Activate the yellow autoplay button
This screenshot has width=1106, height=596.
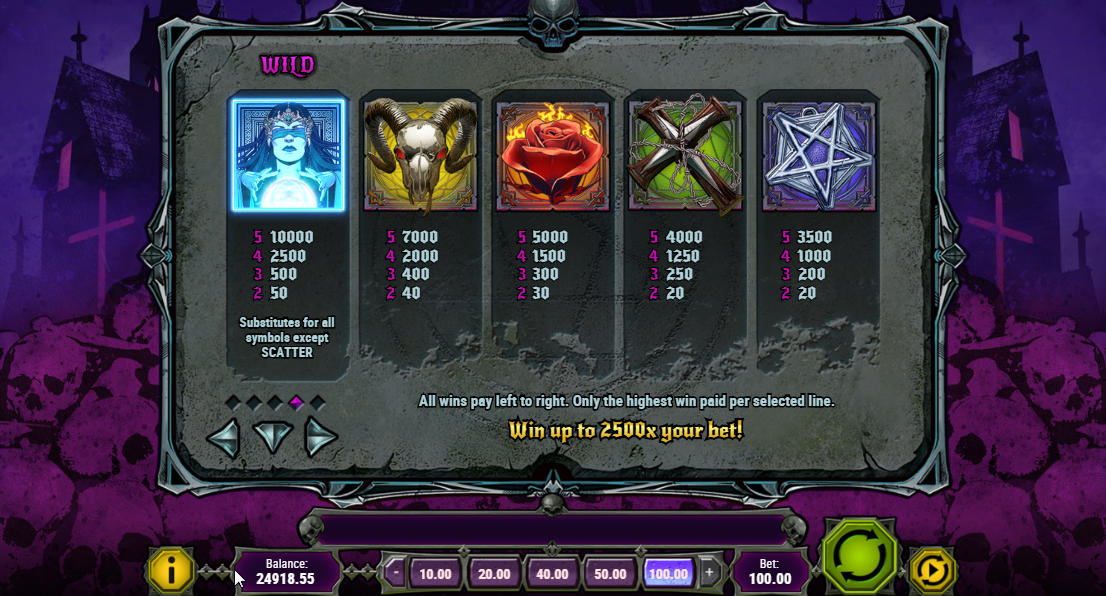[932, 571]
